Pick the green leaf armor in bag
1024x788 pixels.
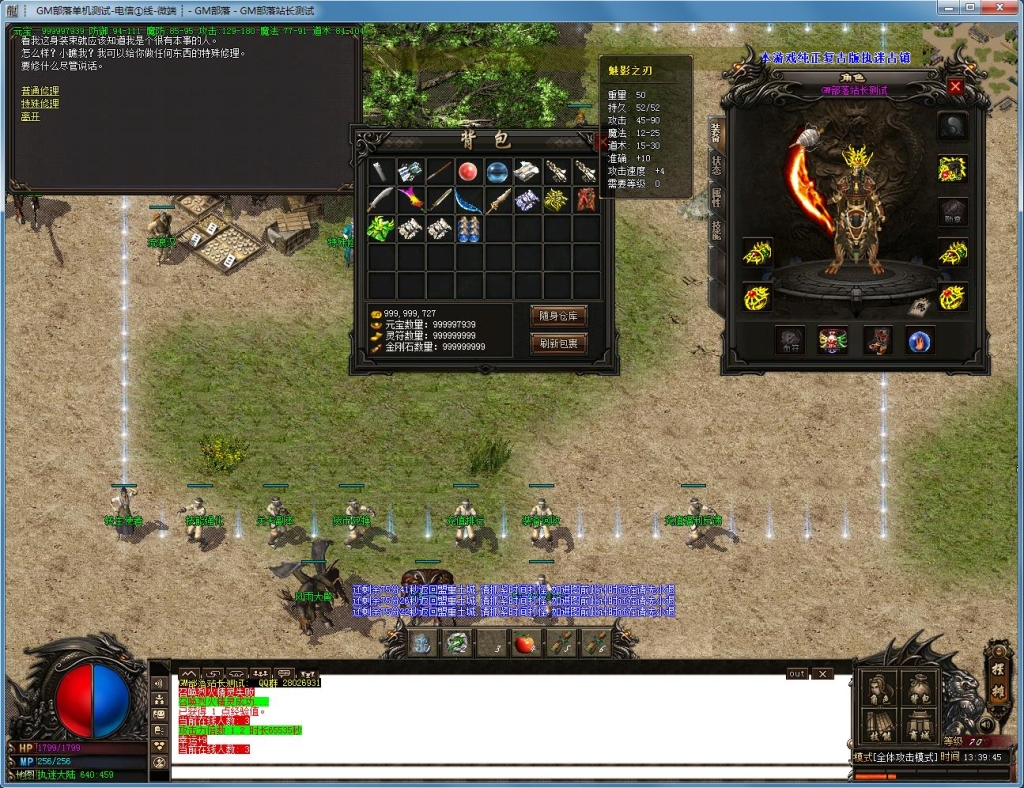pos(381,229)
